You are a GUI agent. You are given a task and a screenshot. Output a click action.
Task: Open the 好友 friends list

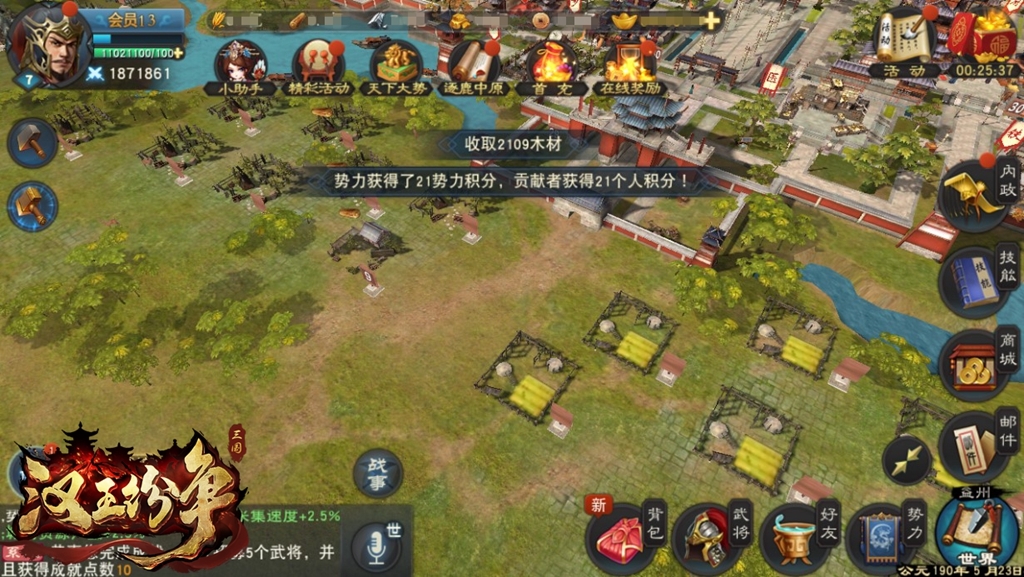(797, 537)
